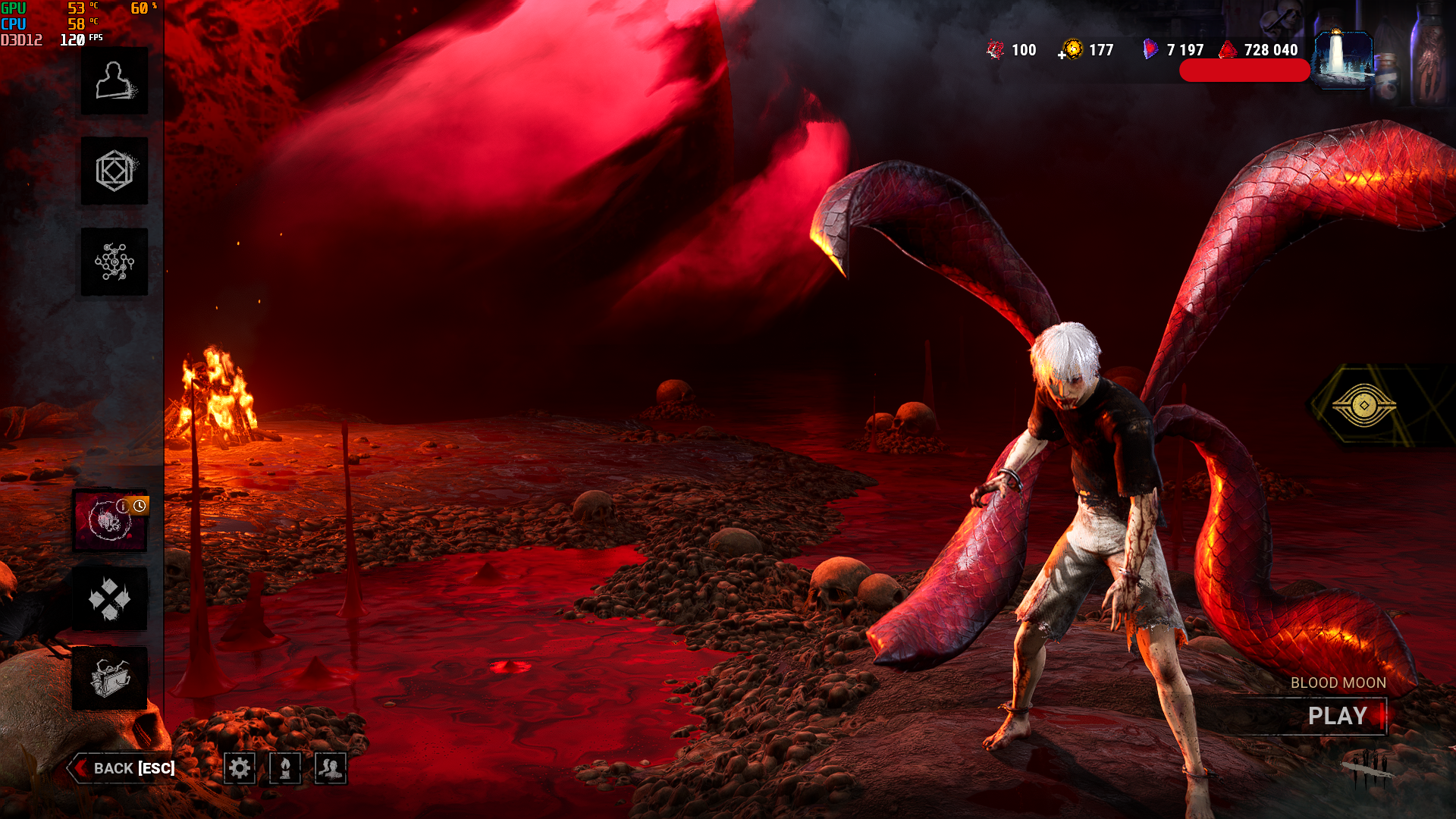This screenshot has width=1456, height=819.
Task: Open the Bloodweb node icon
Action: point(115,262)
